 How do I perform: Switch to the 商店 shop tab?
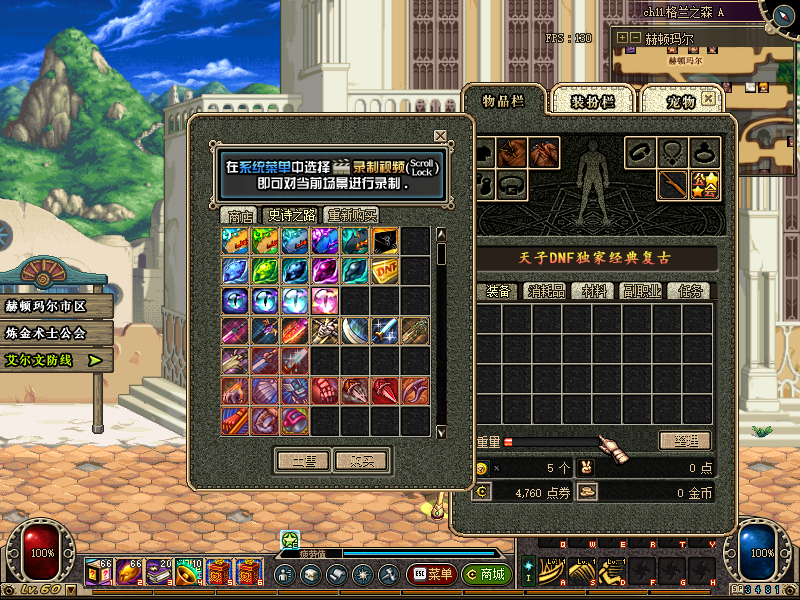tap(240, 215)
